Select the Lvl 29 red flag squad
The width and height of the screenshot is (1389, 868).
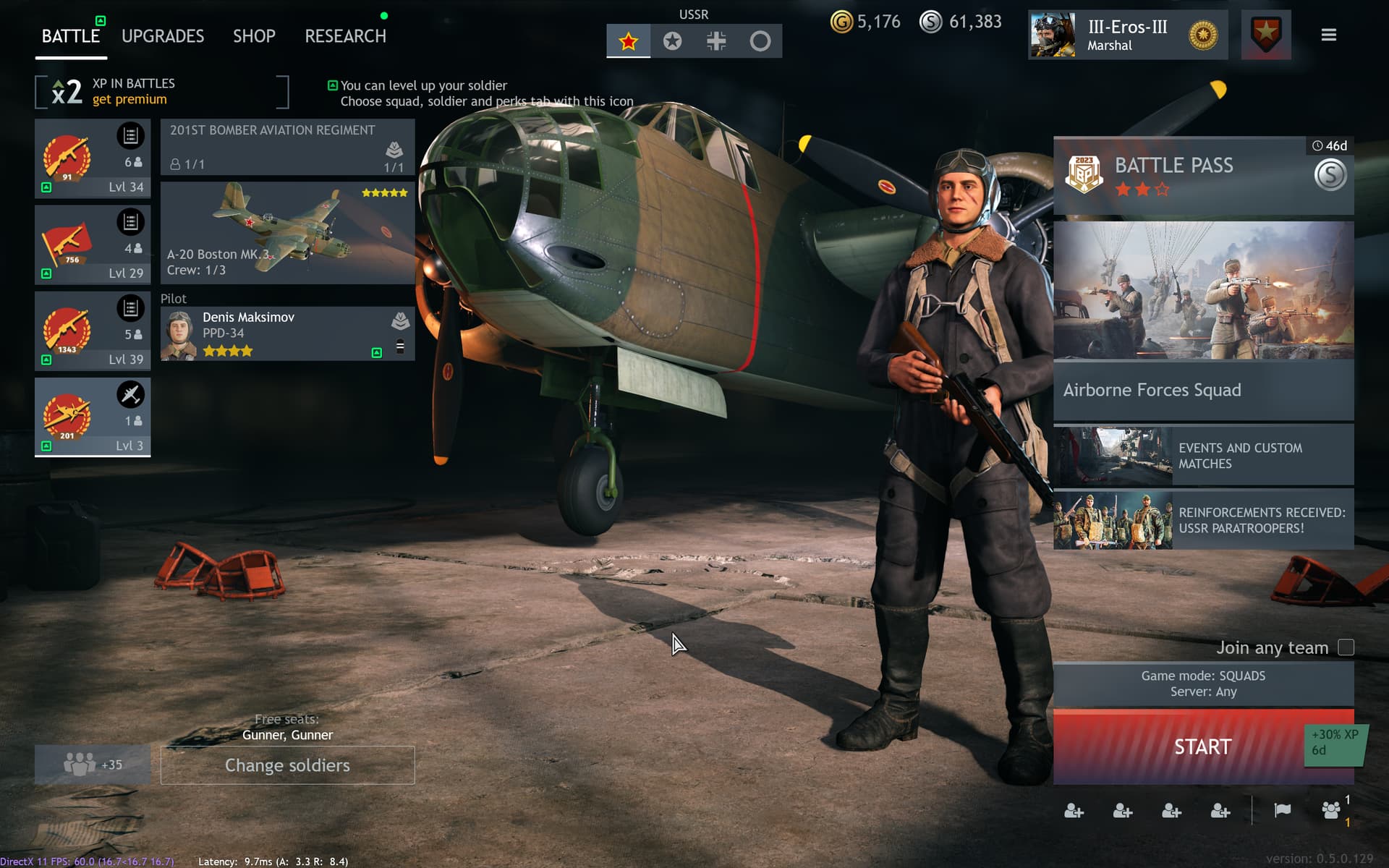point(93,244)
